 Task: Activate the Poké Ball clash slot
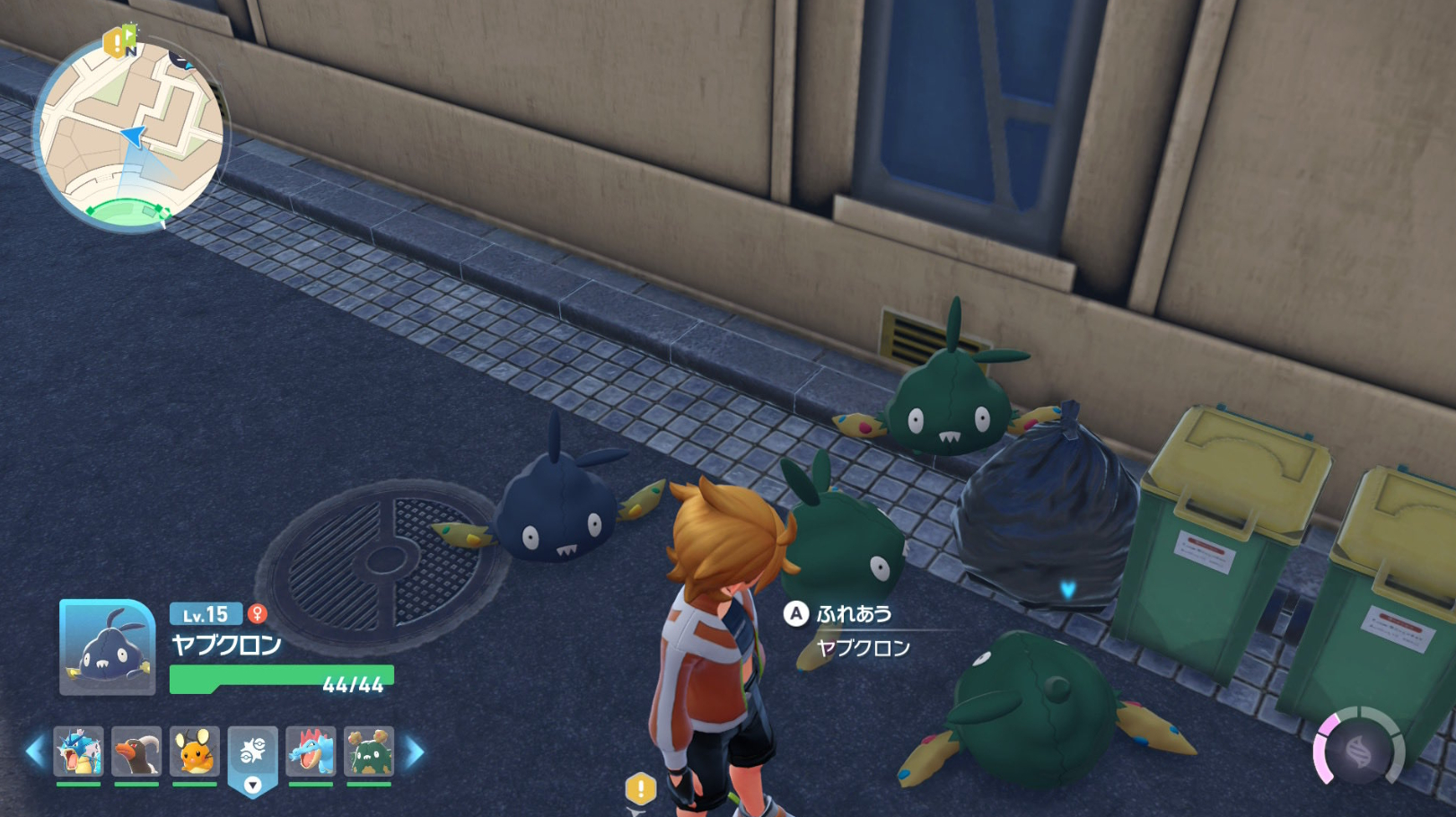tap(252, 753)
